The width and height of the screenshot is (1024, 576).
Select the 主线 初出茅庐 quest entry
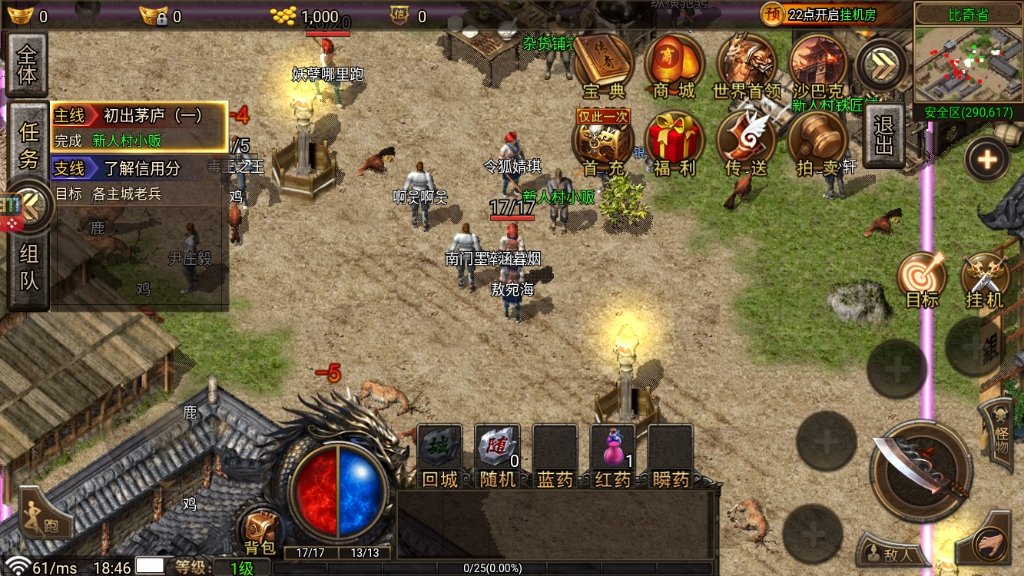tap(139, 127)
